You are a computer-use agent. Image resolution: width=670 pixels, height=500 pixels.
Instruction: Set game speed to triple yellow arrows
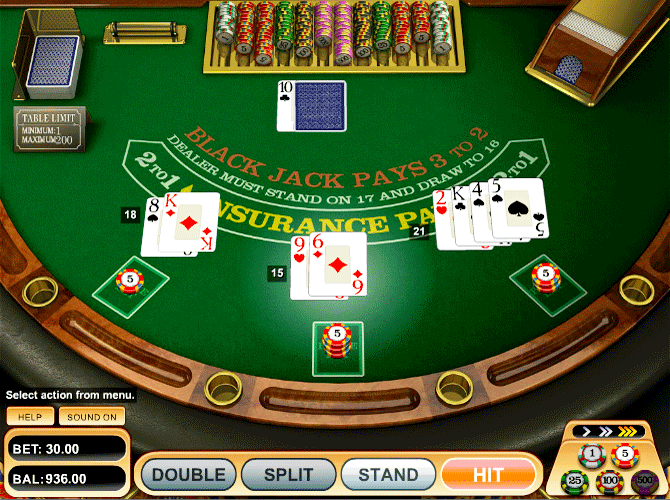click(x=628, y=433)
